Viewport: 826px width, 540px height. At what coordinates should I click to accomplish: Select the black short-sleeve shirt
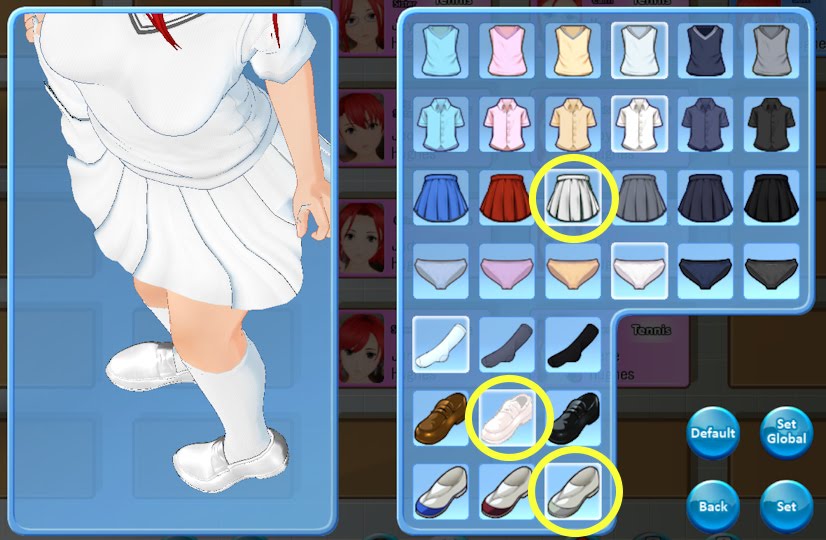point(772,122)
